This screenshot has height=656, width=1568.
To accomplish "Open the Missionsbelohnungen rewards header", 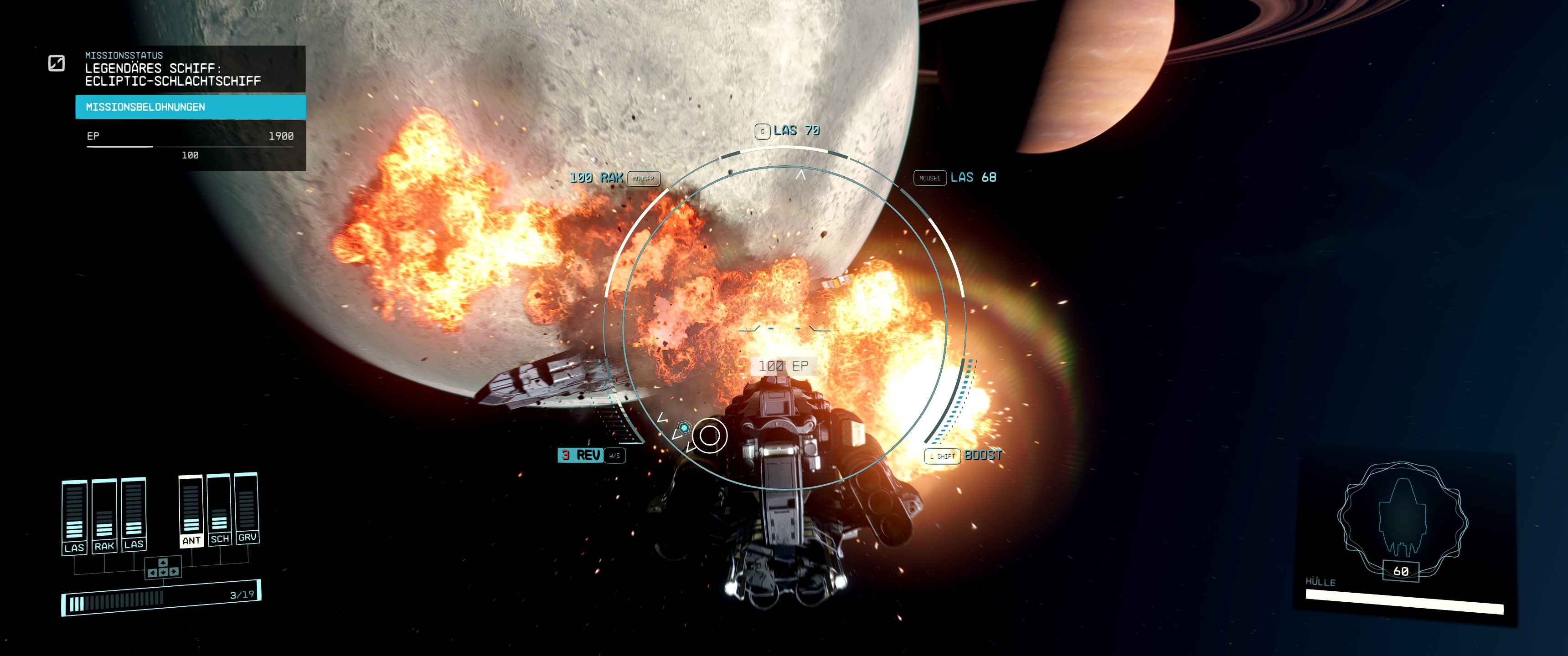I will (191, 107).
